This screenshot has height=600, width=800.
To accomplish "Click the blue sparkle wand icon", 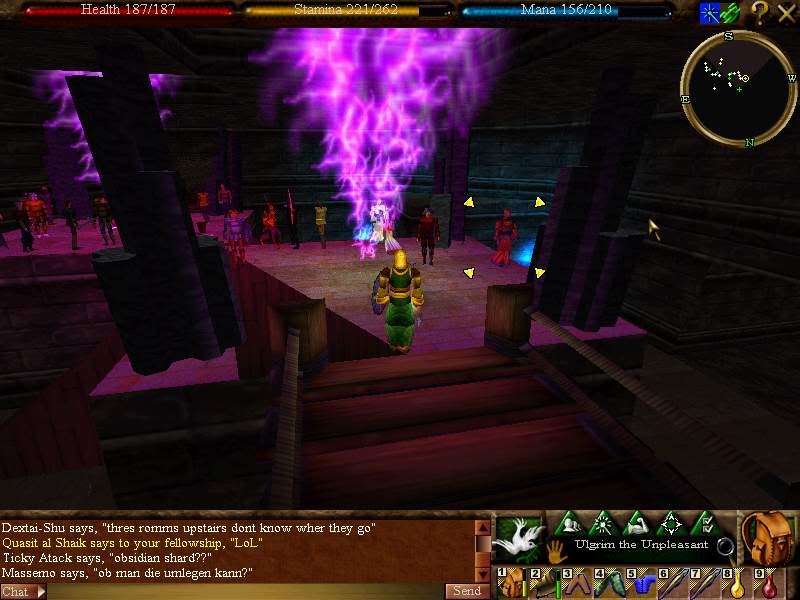I will 709,12.
